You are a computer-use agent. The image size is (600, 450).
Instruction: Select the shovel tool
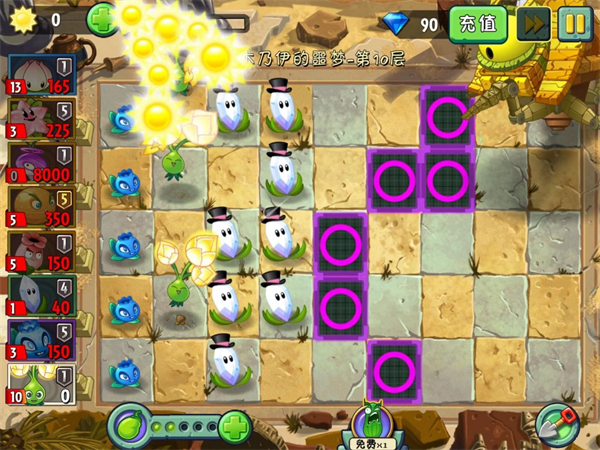click(558, 424)
